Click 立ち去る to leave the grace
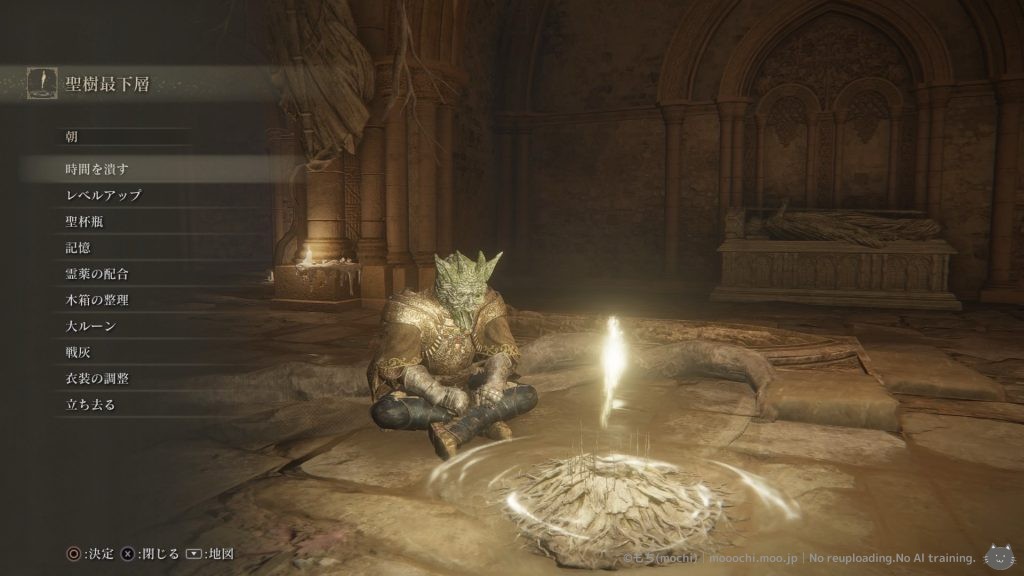Viewport: 1024px width, 576px height. (90, 405)
